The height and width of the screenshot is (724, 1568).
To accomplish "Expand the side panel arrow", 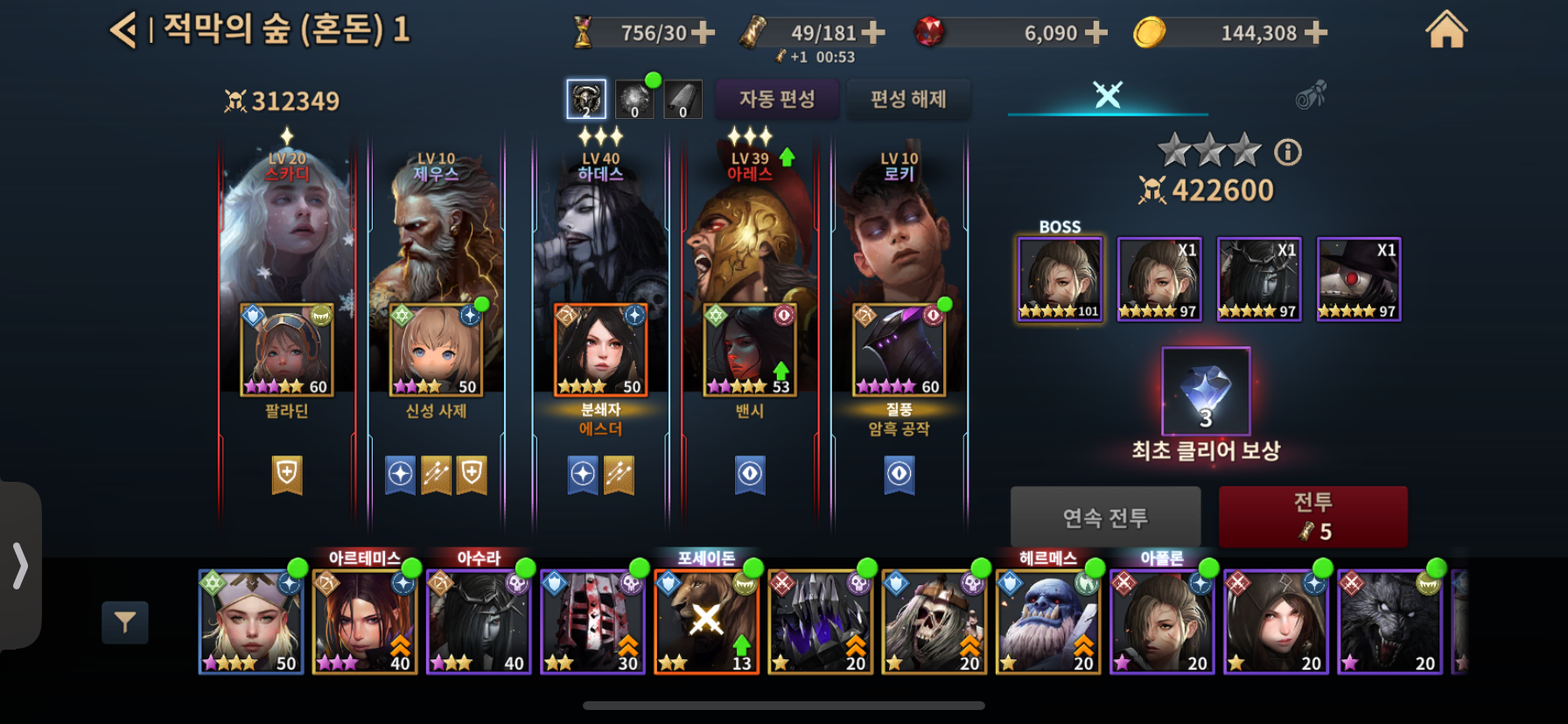I will (20, 565).
